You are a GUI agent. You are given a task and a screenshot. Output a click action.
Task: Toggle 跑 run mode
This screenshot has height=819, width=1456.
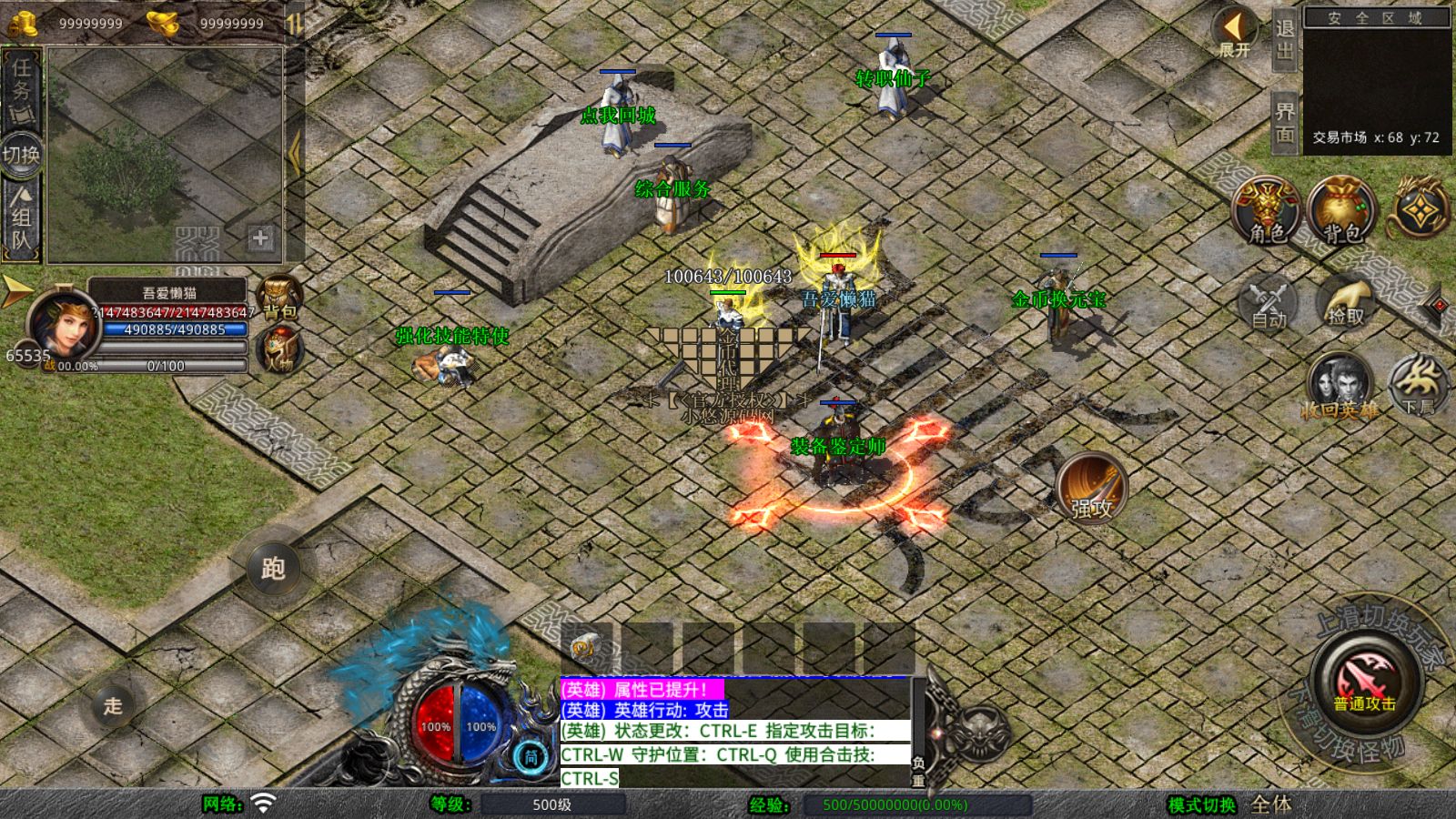tap(273, 569)
